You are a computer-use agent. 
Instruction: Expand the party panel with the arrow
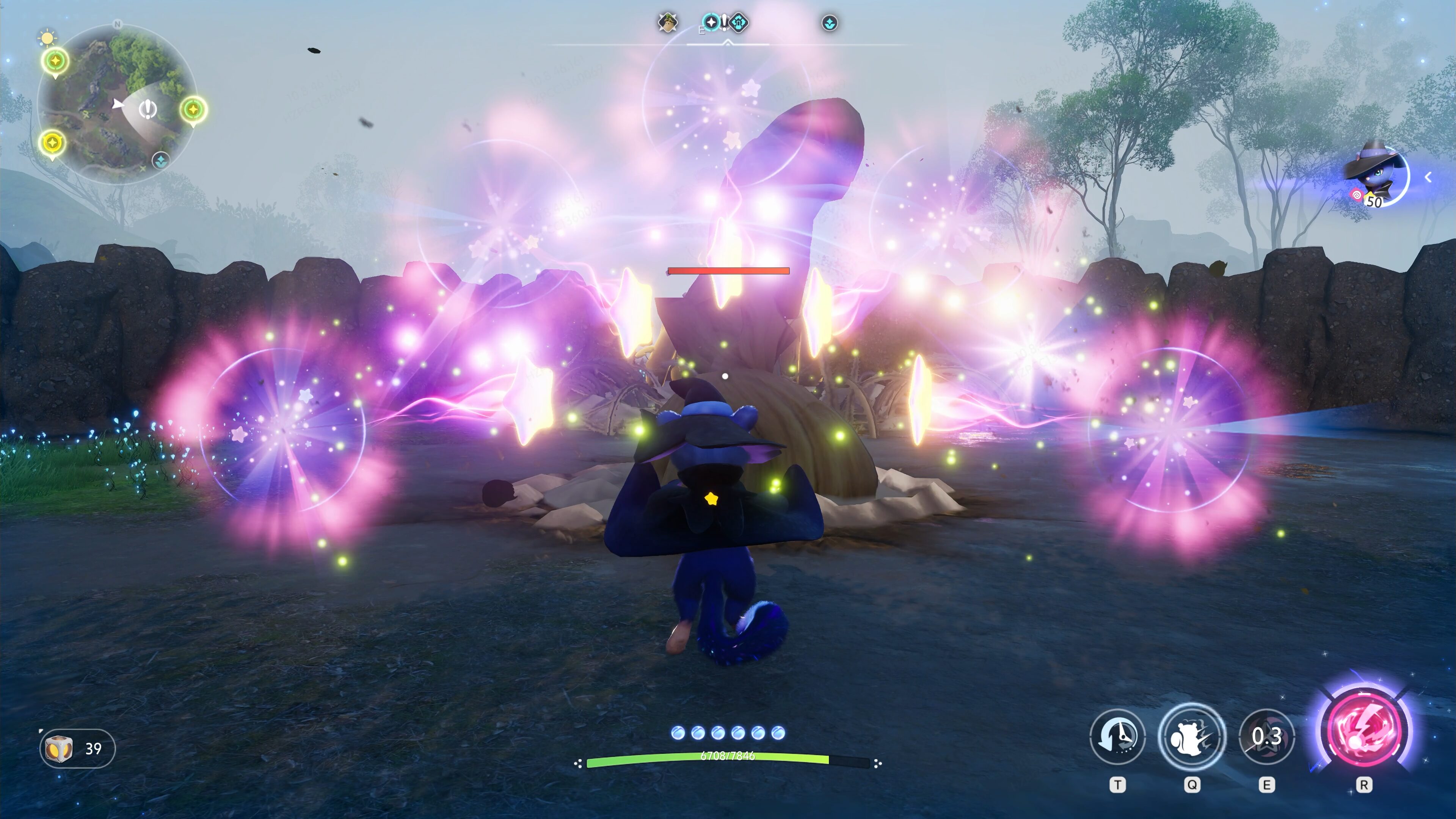coord(1428,177)
